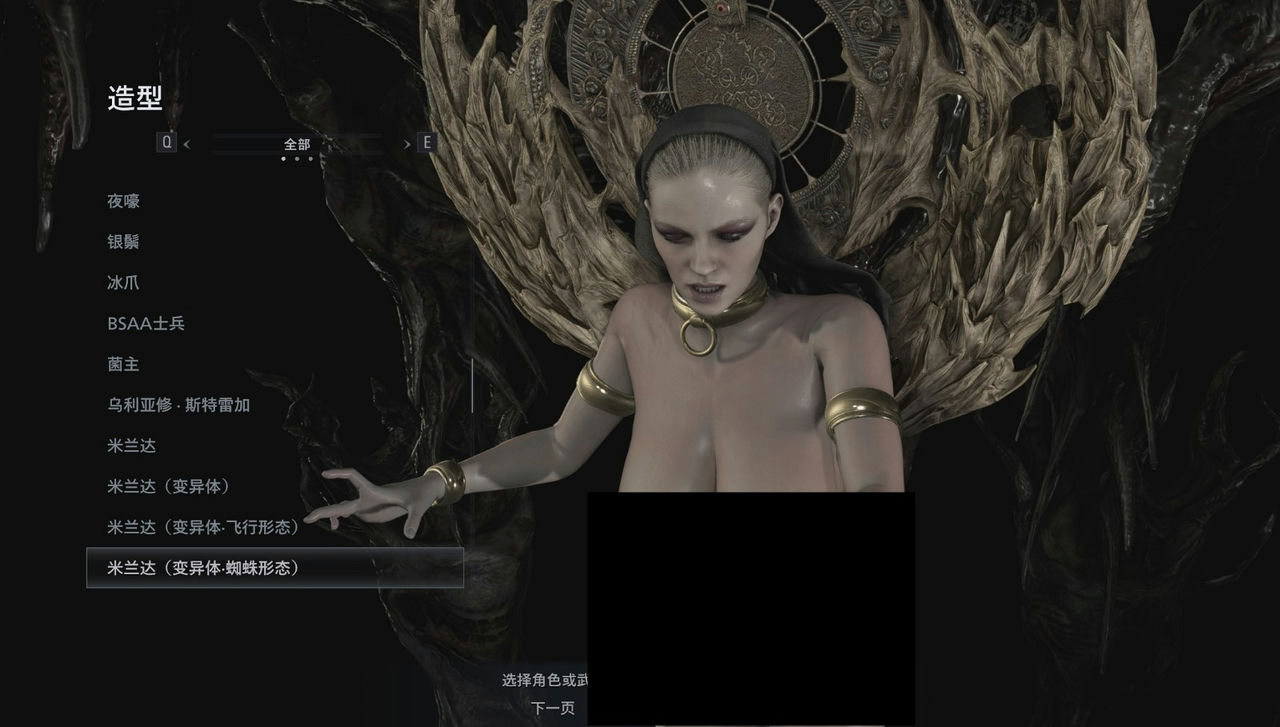Select the 冰爪 model entry
The height and width of the screenshot is (727, 1280).
[x=125, y=283]
